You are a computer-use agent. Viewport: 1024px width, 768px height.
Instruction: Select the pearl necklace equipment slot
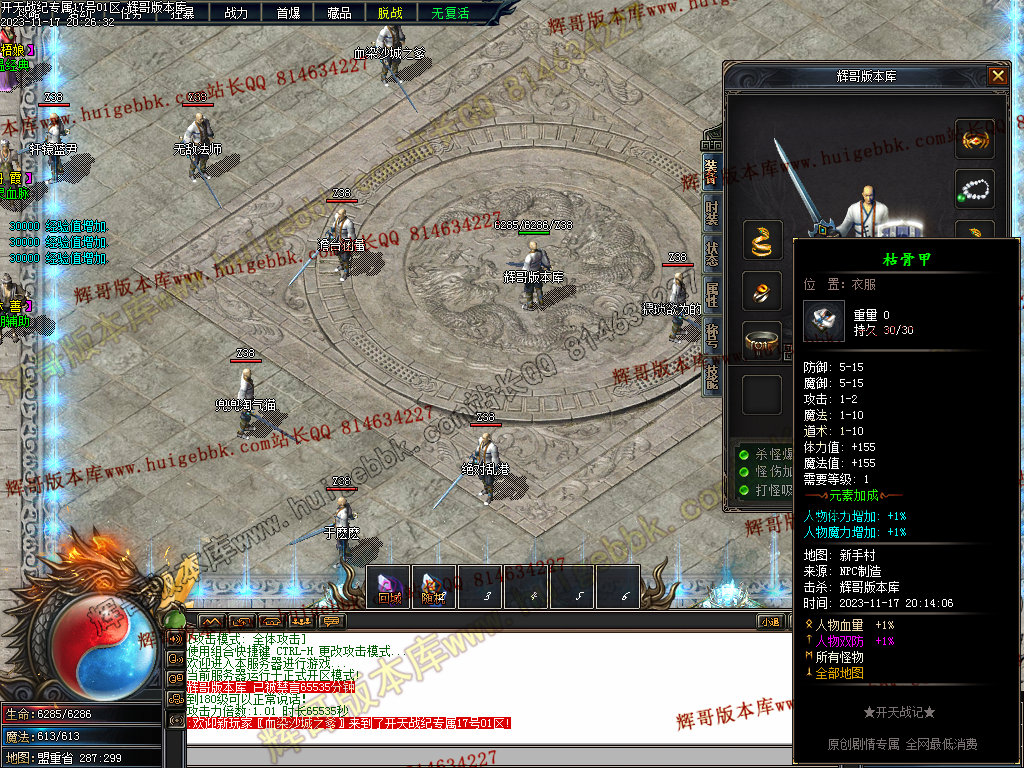point(974,189)
